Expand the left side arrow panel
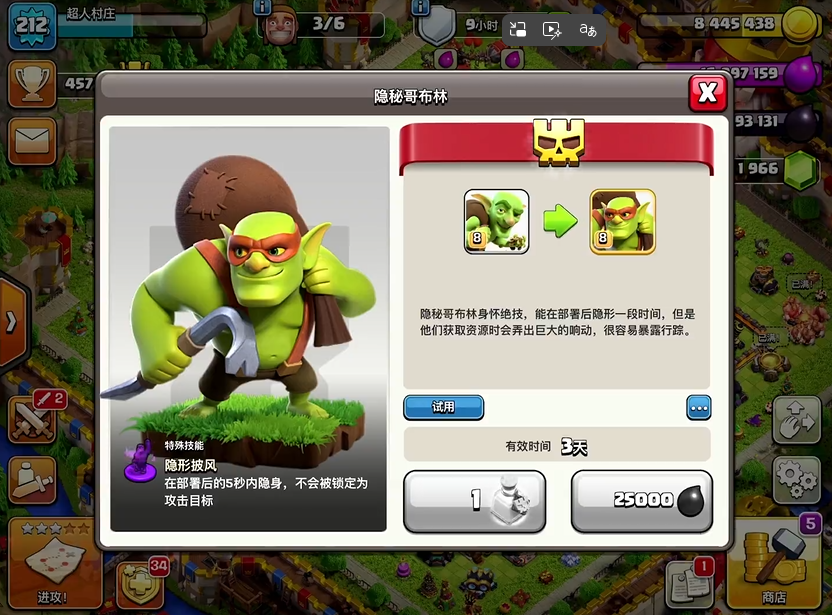The width and height of the screenshot is (832, 615). [x=12, y=322]
